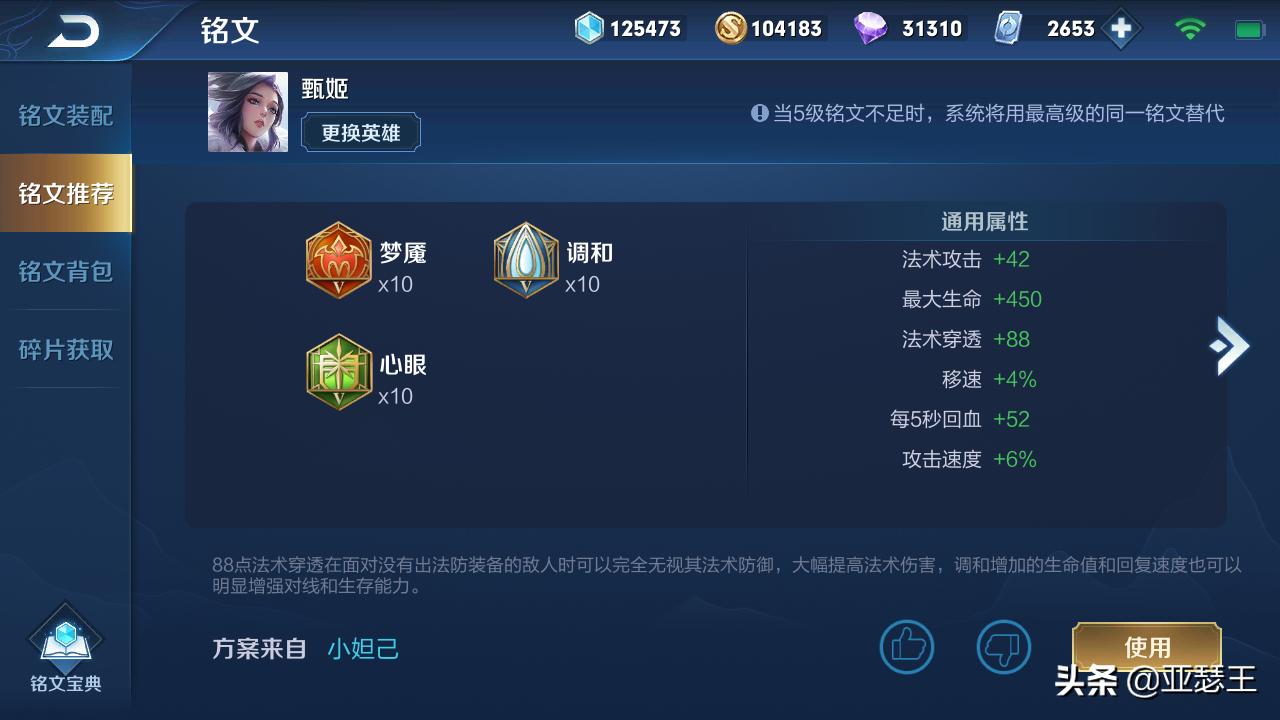Viewport: 1280px width, 720px height.
Task: Open the 碎片获取 section
Action: click(x=63, y=348)
